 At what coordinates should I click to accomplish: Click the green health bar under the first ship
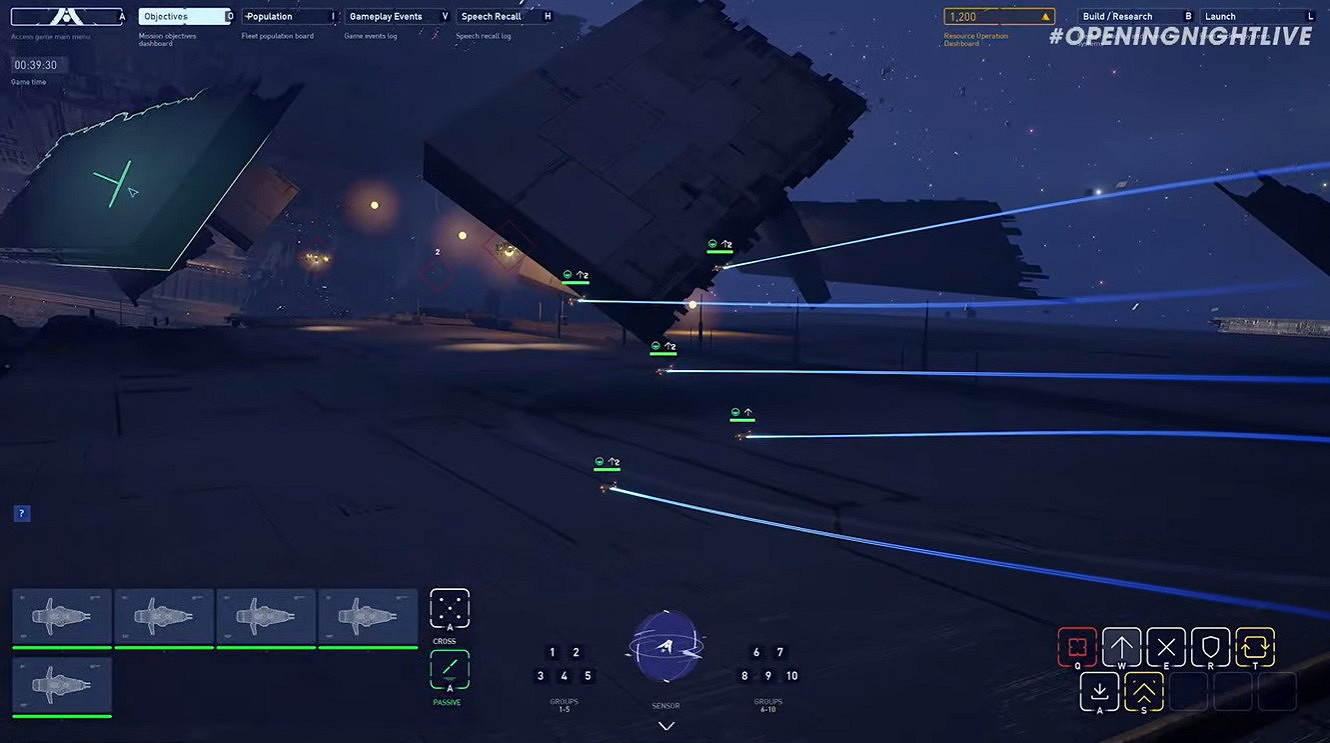(61, 646)
